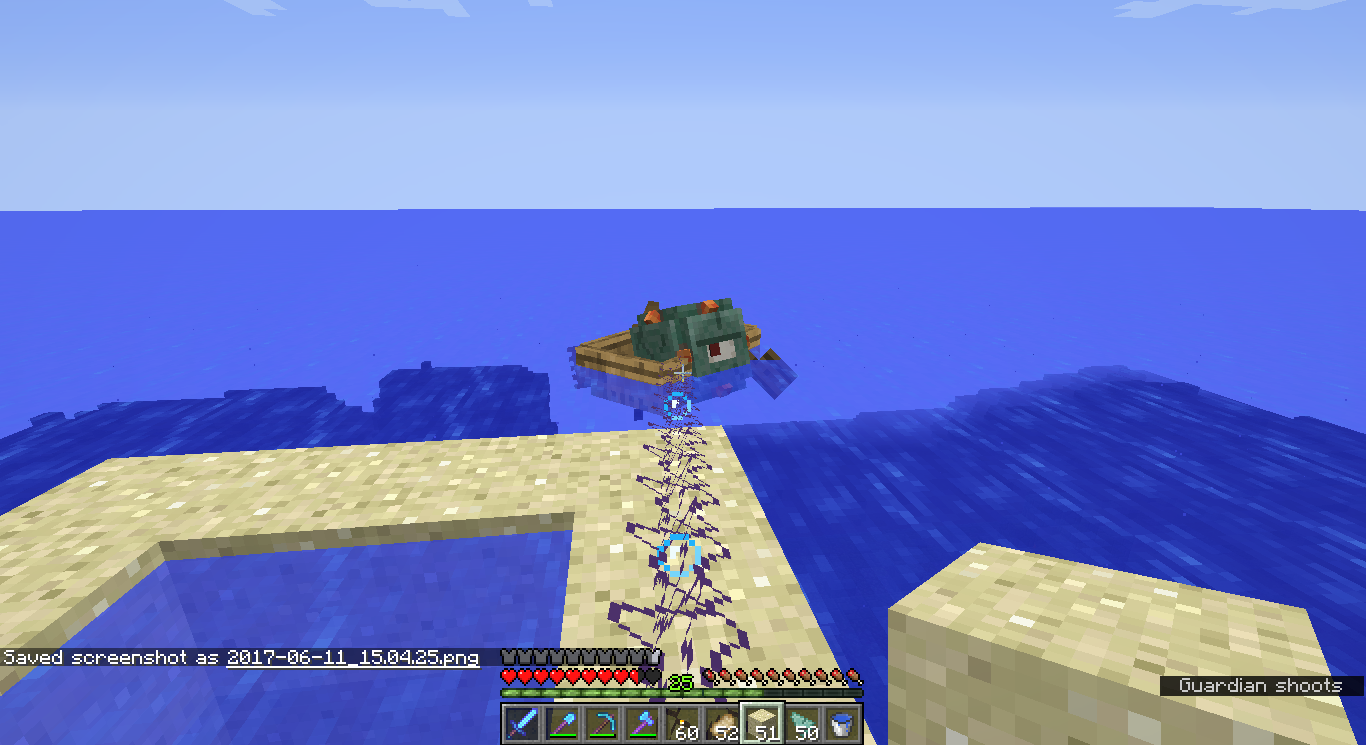Select the sand block stack of 51

coord(761,723)
